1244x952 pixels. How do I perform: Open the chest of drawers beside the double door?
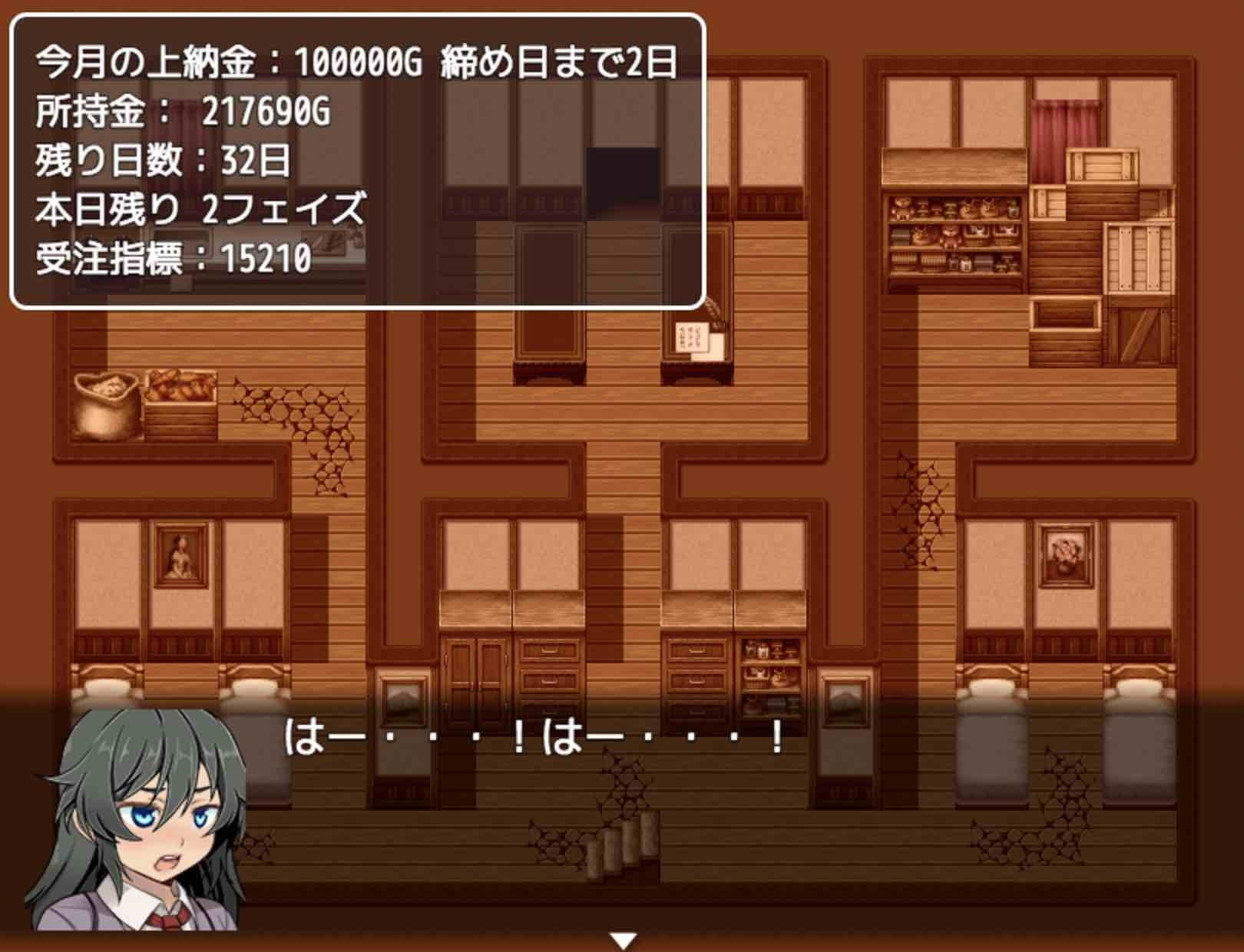click(549, 668)
